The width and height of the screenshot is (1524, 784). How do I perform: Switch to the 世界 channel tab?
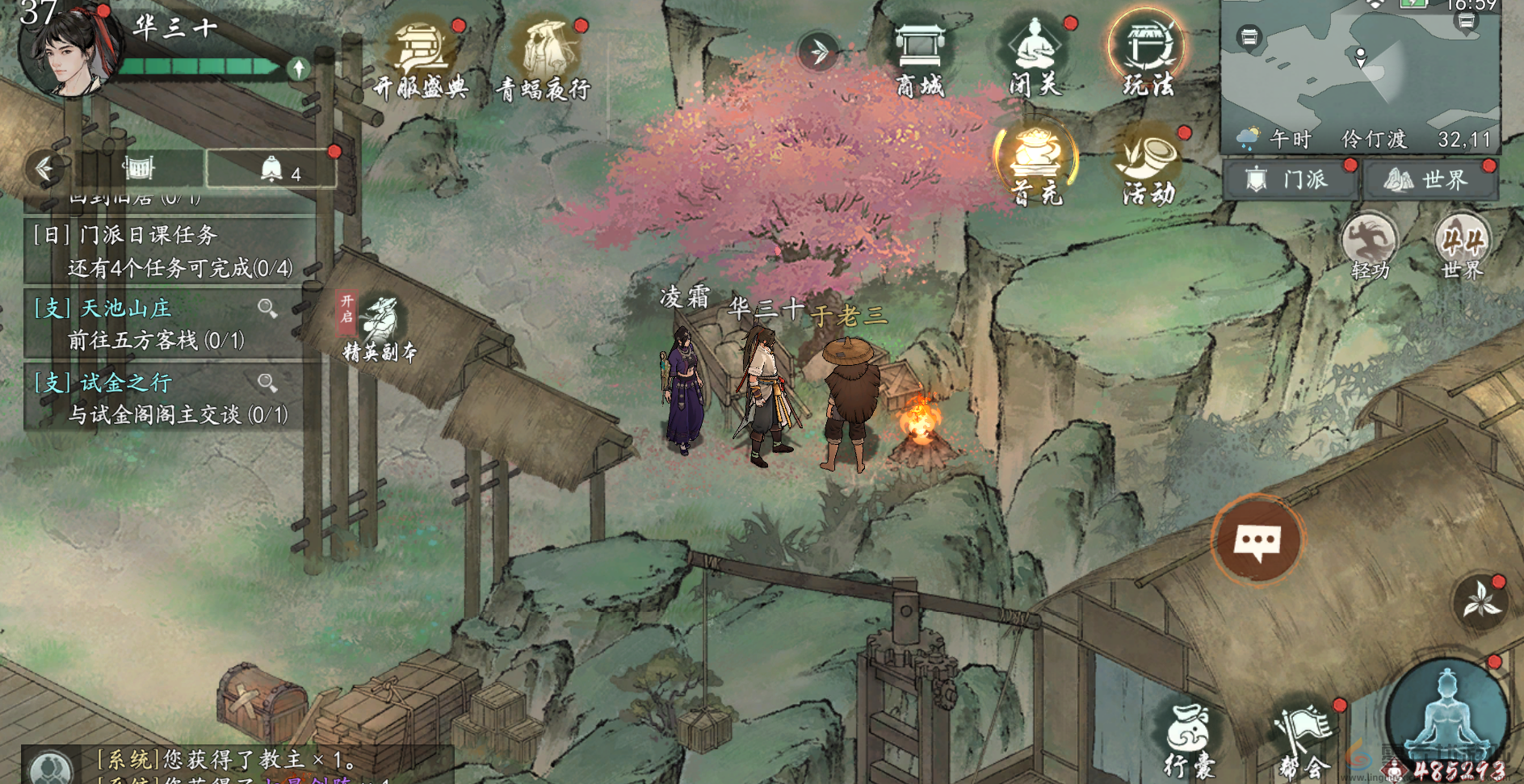click(x=1430, y=178)
